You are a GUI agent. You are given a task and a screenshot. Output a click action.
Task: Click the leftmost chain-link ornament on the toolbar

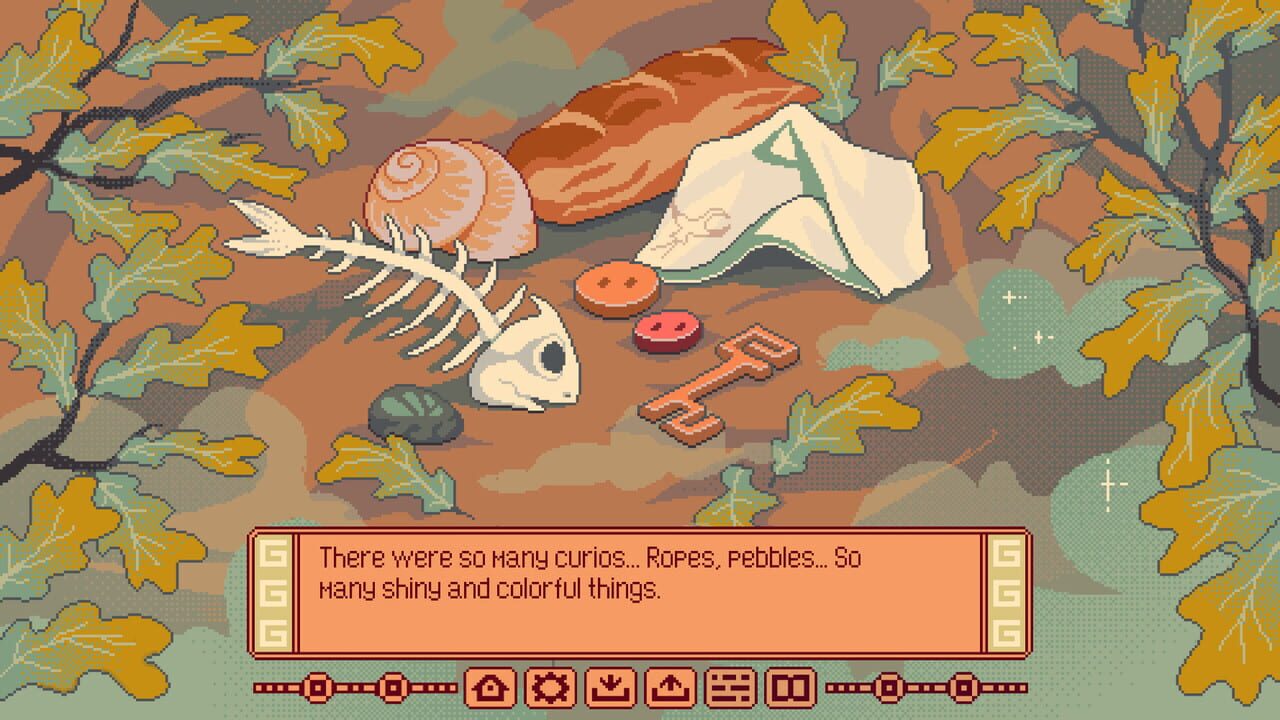point(316,687)
